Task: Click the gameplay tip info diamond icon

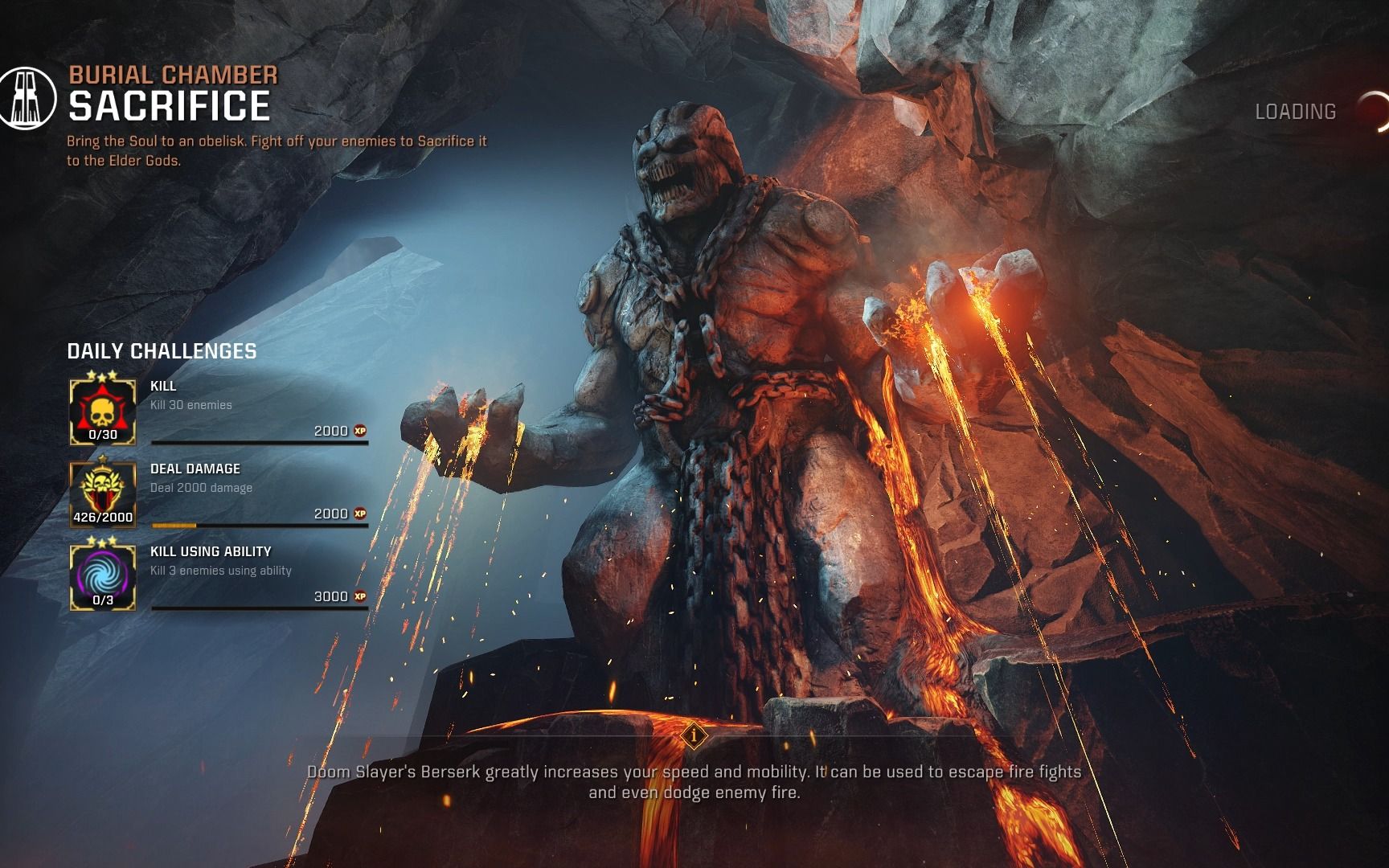Action: pos(694,735)
